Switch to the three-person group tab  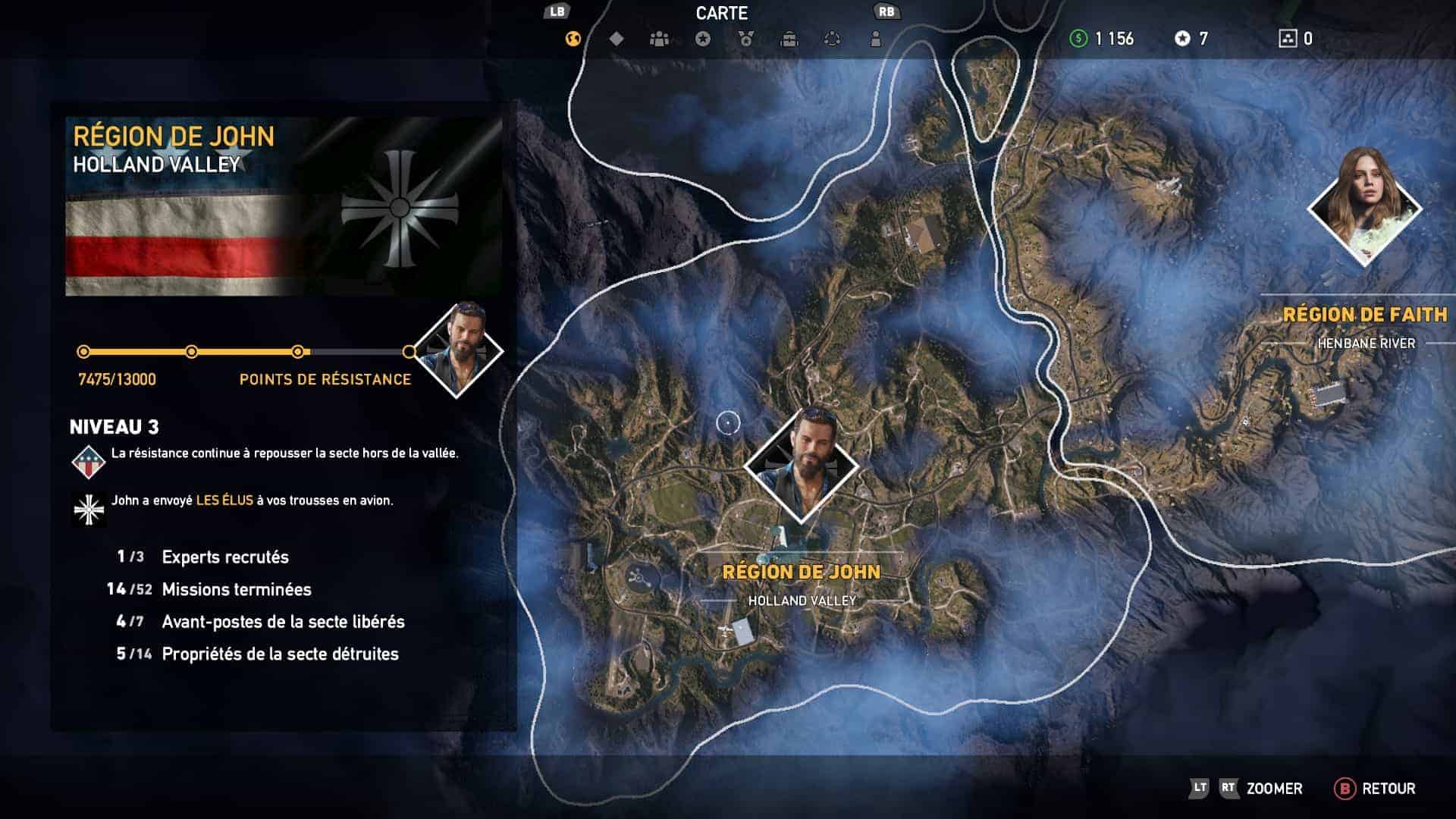[660, 39]
